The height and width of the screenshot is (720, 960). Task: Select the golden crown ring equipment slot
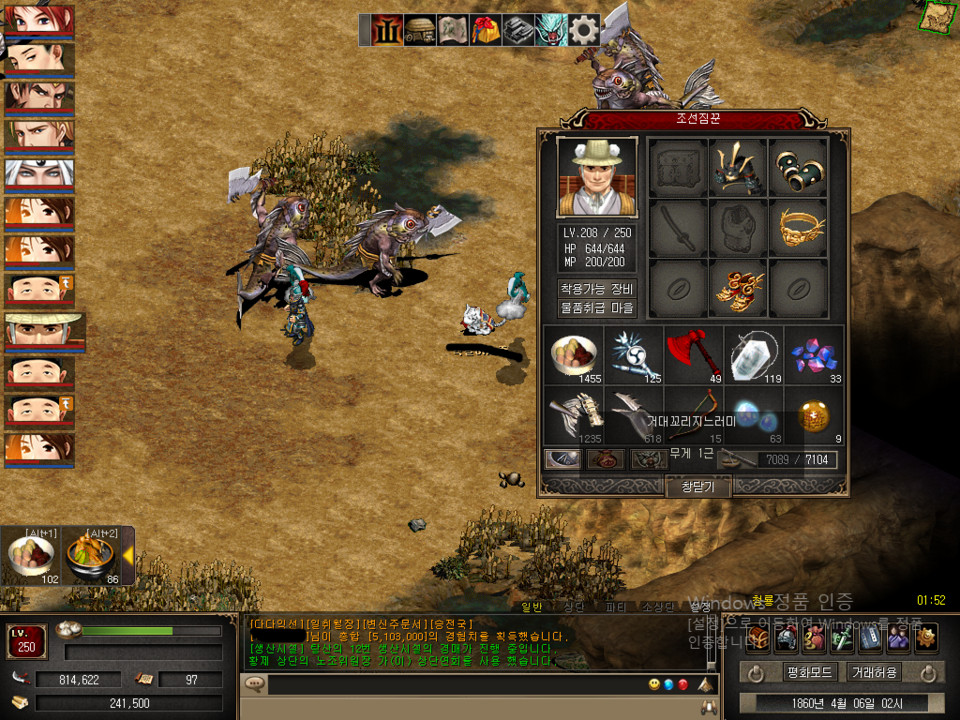click(798, 228)
